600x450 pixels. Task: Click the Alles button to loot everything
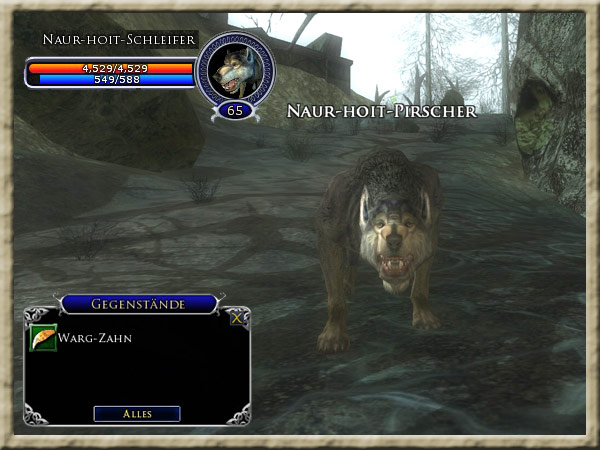pos(137,413)
